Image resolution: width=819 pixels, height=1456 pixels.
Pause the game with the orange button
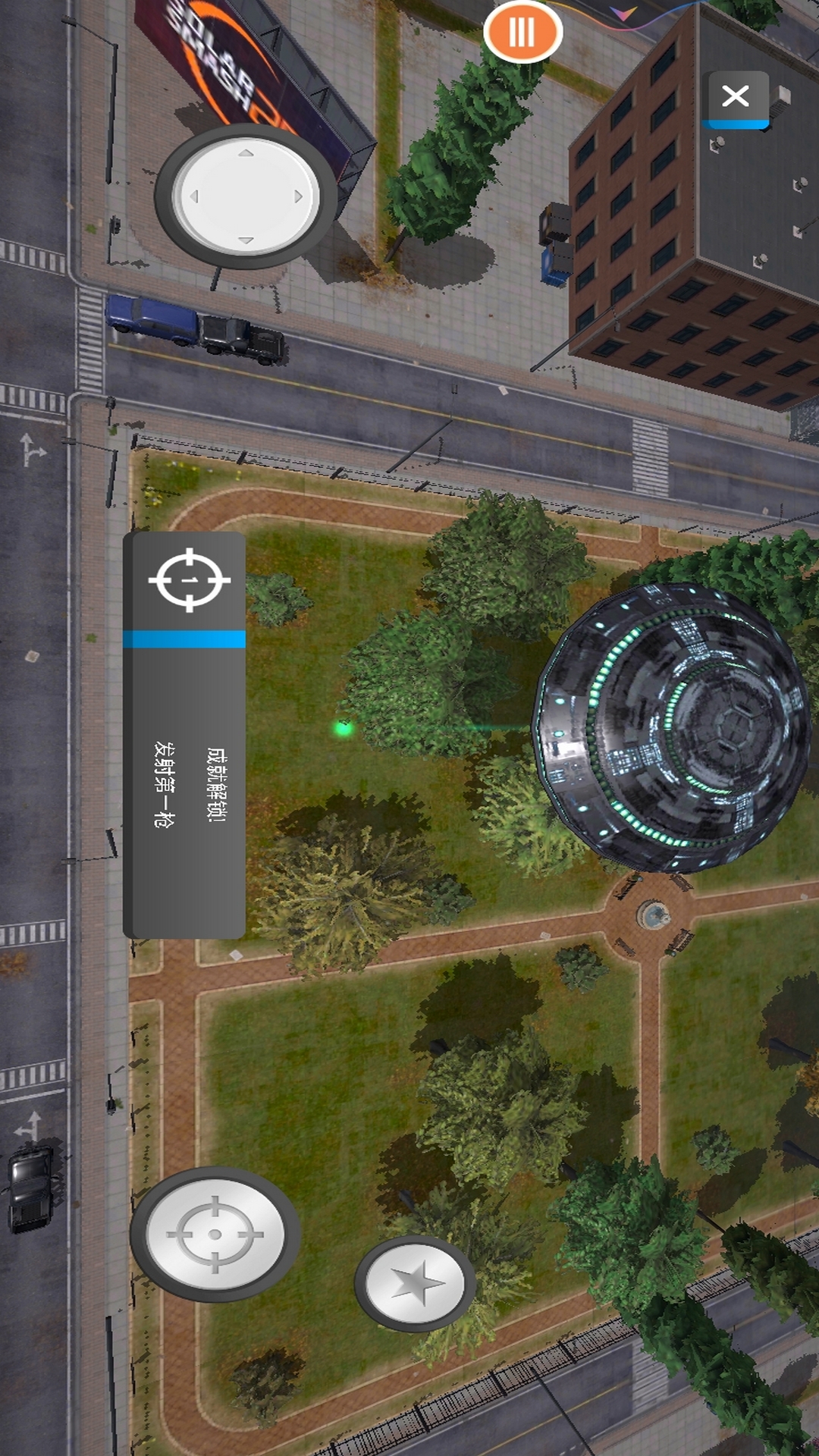tap(522, 32)
